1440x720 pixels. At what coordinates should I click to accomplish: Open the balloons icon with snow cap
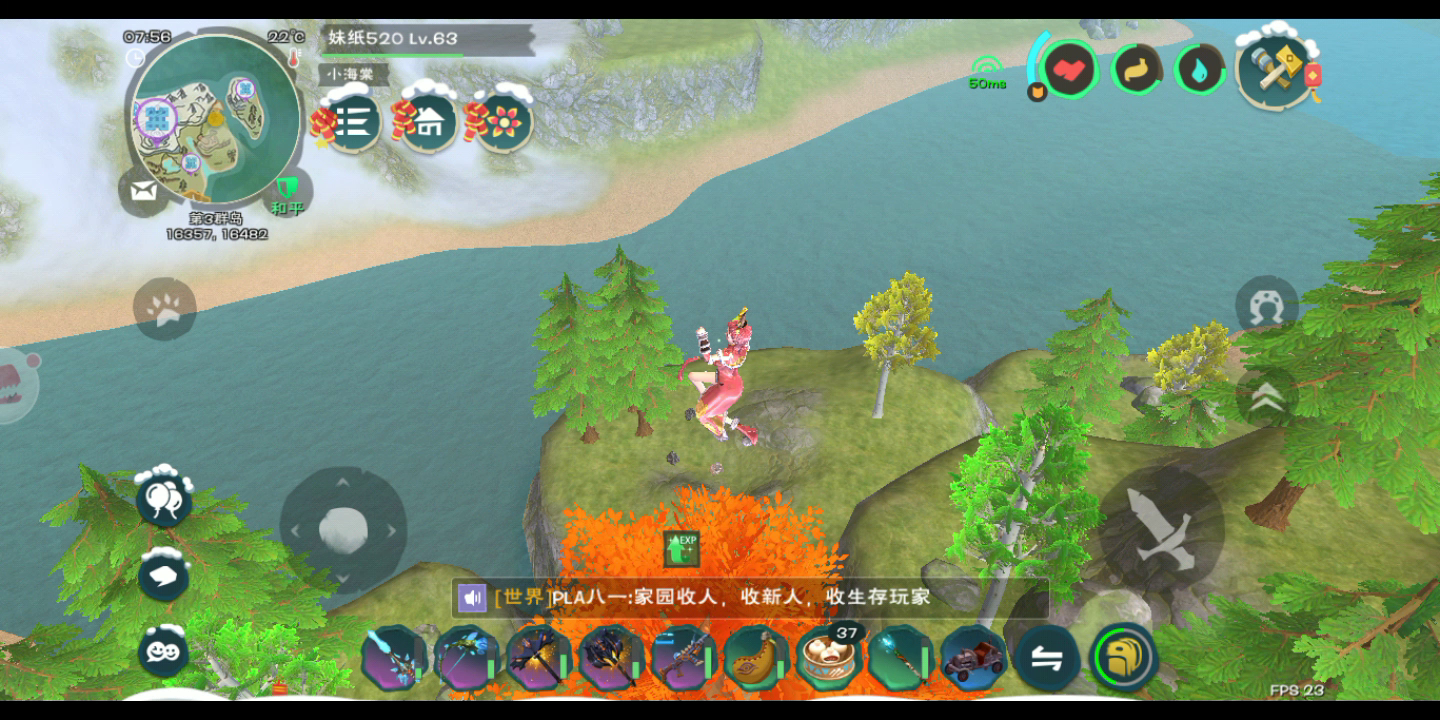164,498
